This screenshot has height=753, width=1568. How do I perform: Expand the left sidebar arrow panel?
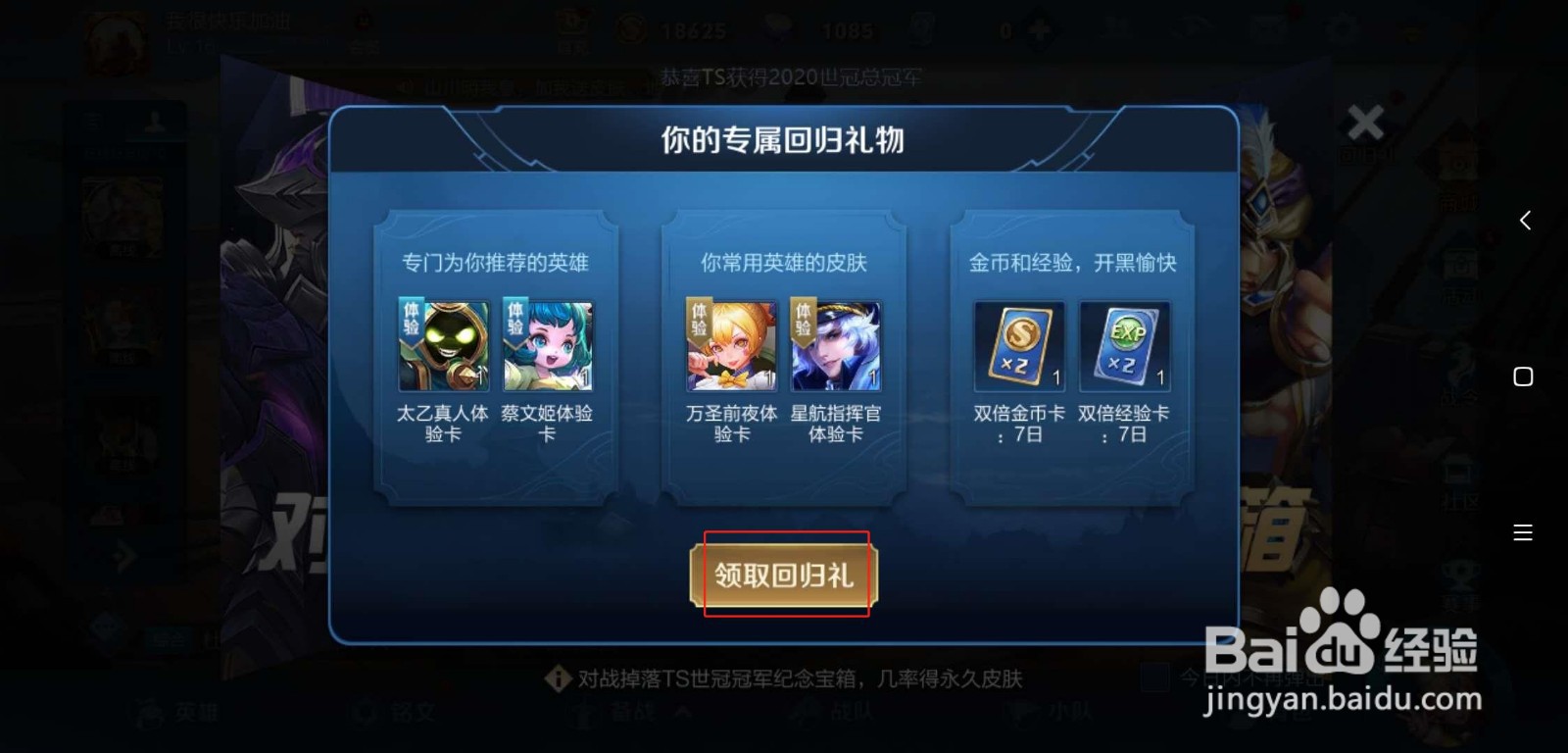[x=125, y=556]
